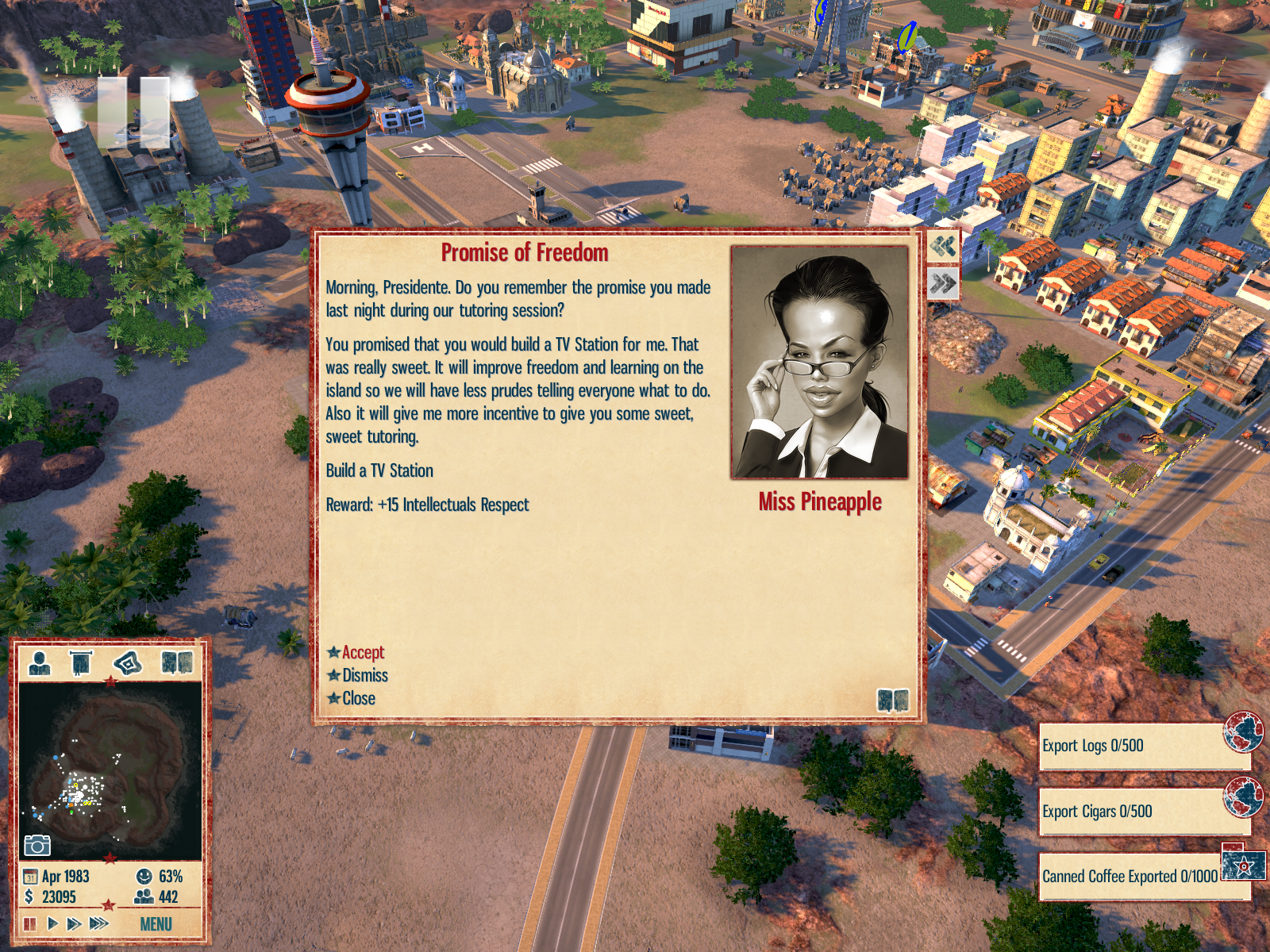Accept the Promise of Freedom task

pyautogui.click(x=363, y=652)
